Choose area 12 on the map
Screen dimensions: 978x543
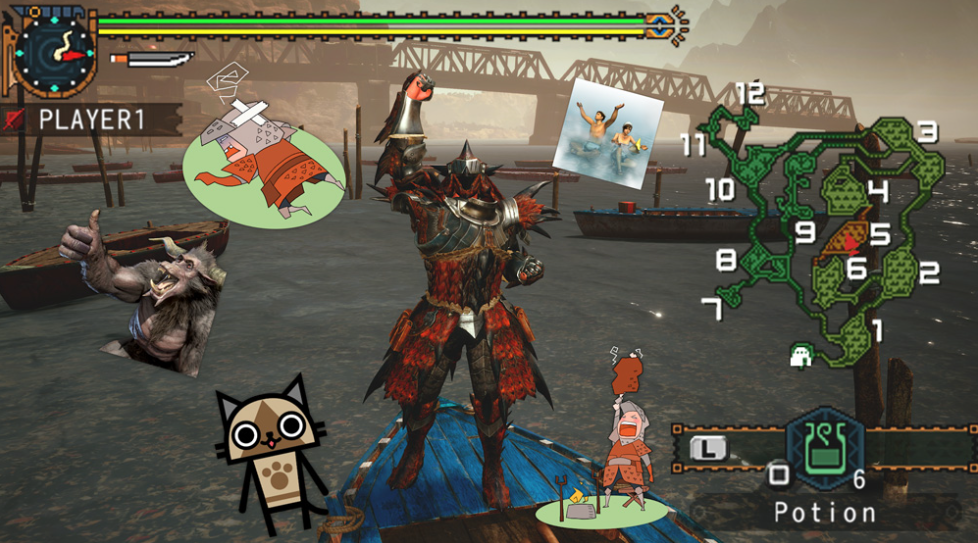click(749, 95)
